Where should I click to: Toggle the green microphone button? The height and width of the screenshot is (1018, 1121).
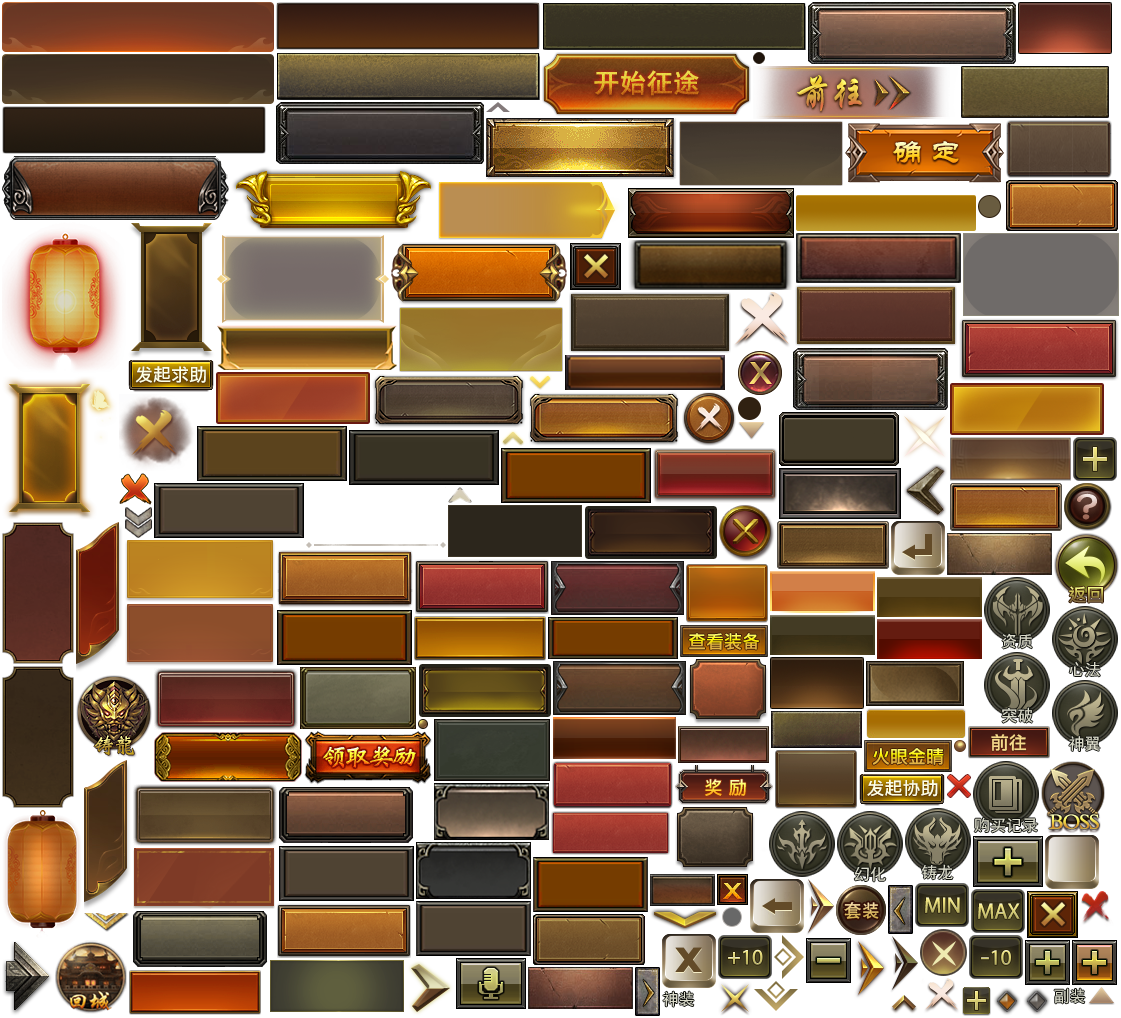point(490,984)
